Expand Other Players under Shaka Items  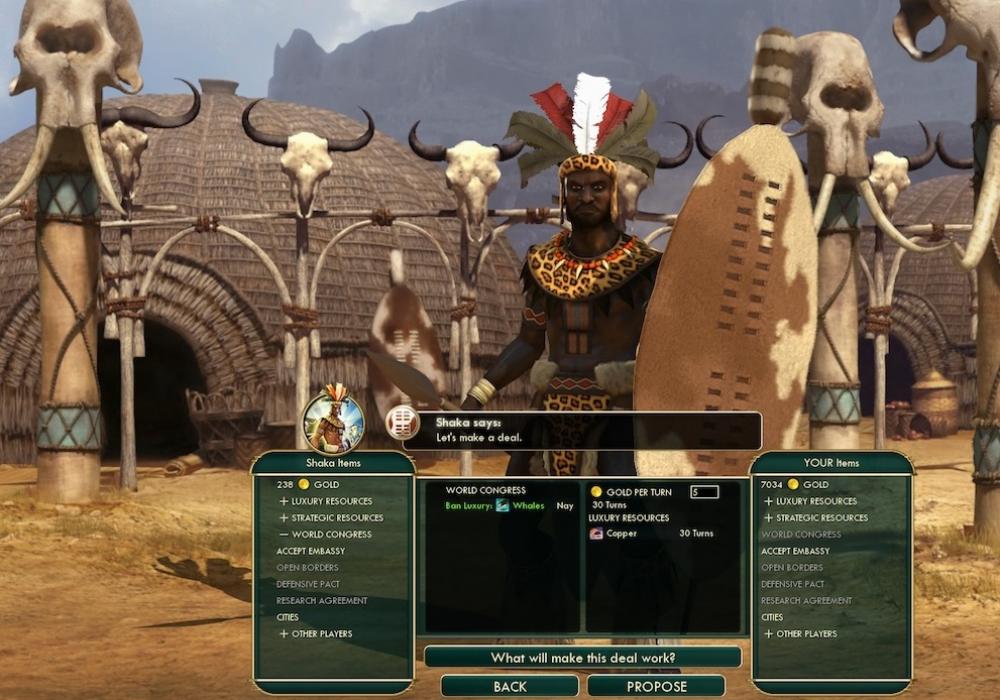pyautogui.click(x=316, y=634)
